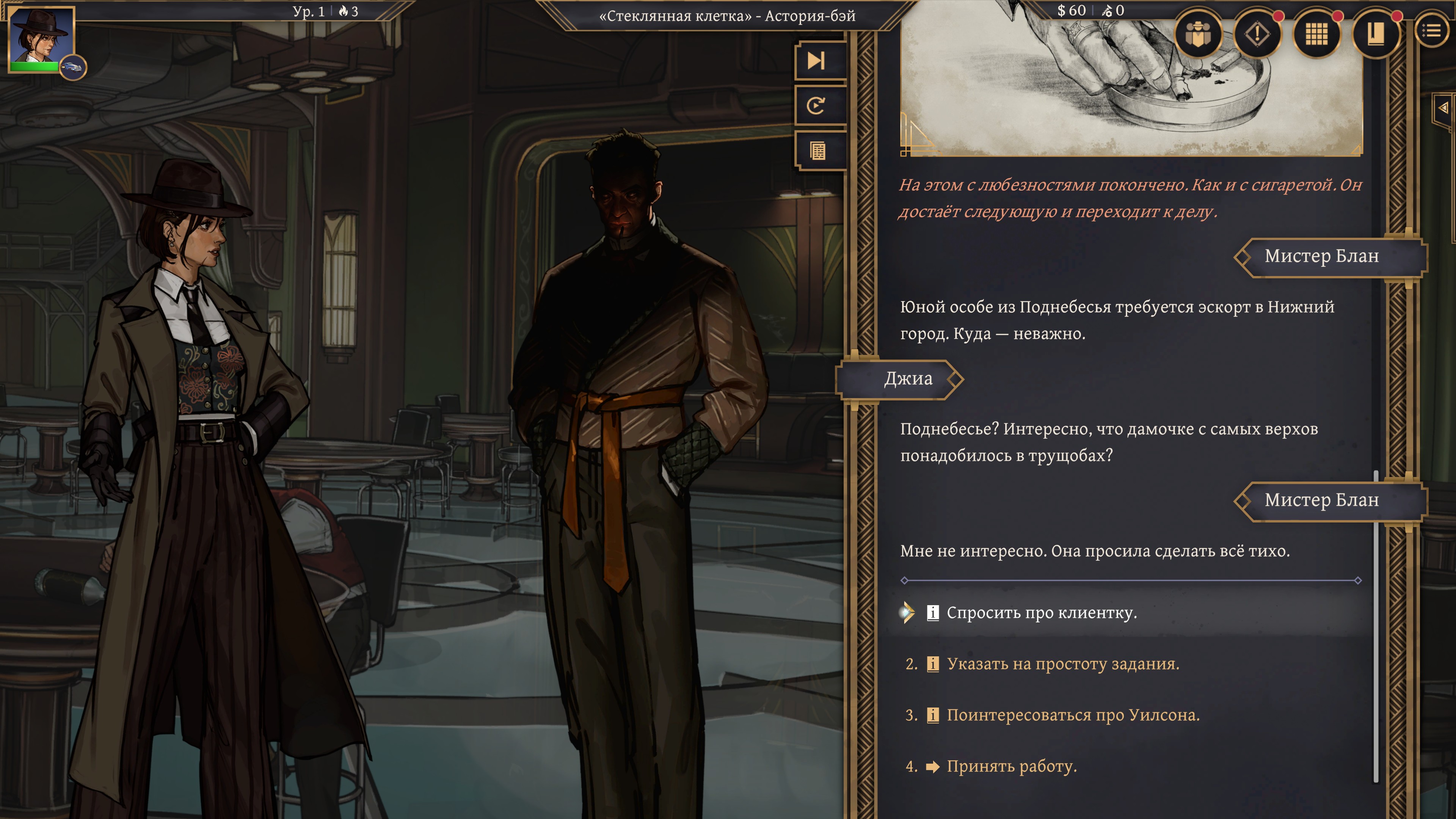Screen dimensions: 1456x819
Task: Open the main menu list icon
Action: (1431, 31)
